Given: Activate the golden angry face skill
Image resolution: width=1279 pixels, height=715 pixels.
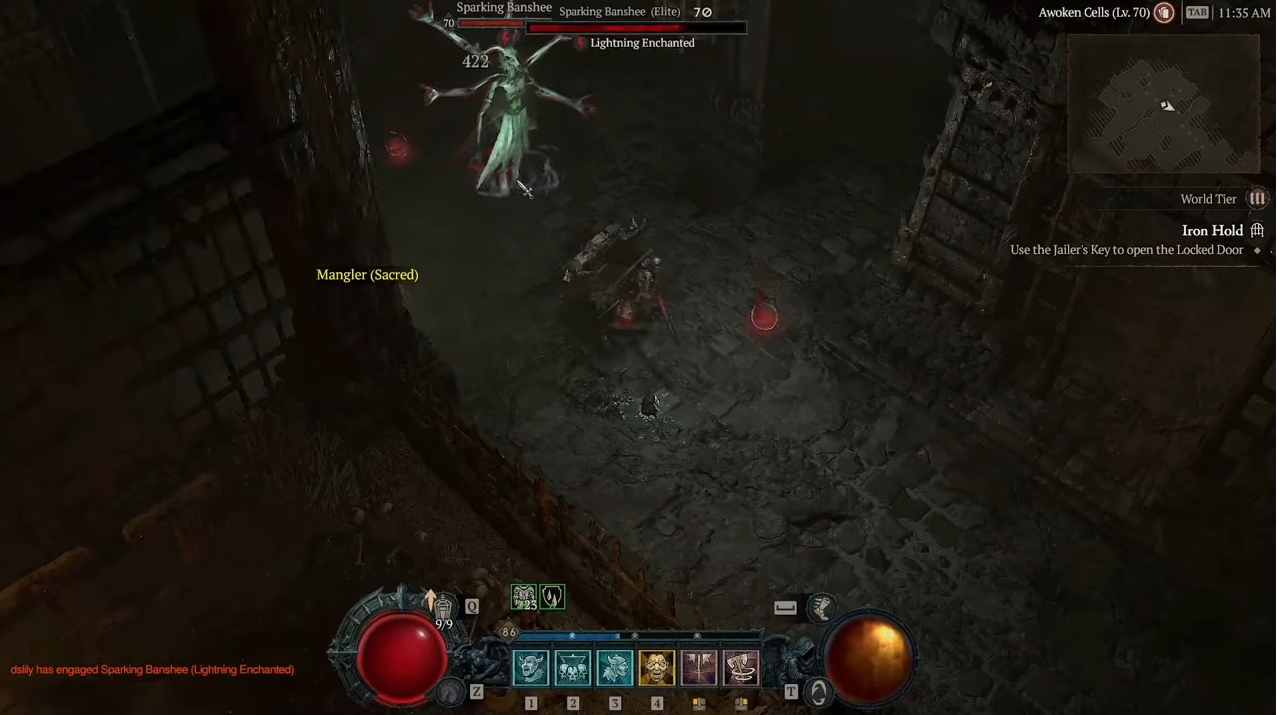Looking at the screenshot, I should click(657, 668).
